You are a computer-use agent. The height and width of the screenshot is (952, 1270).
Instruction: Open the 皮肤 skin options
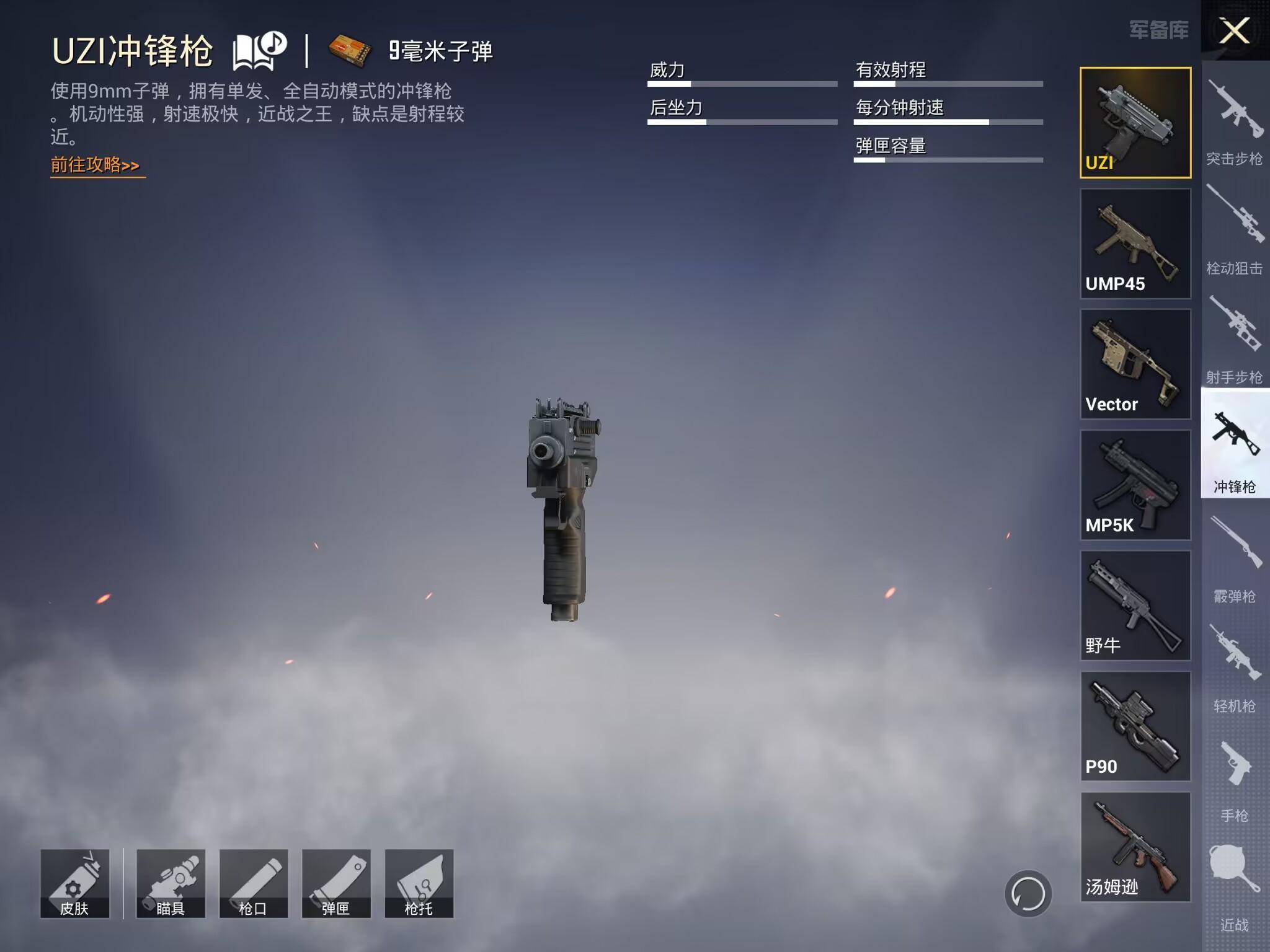(74, 883)
